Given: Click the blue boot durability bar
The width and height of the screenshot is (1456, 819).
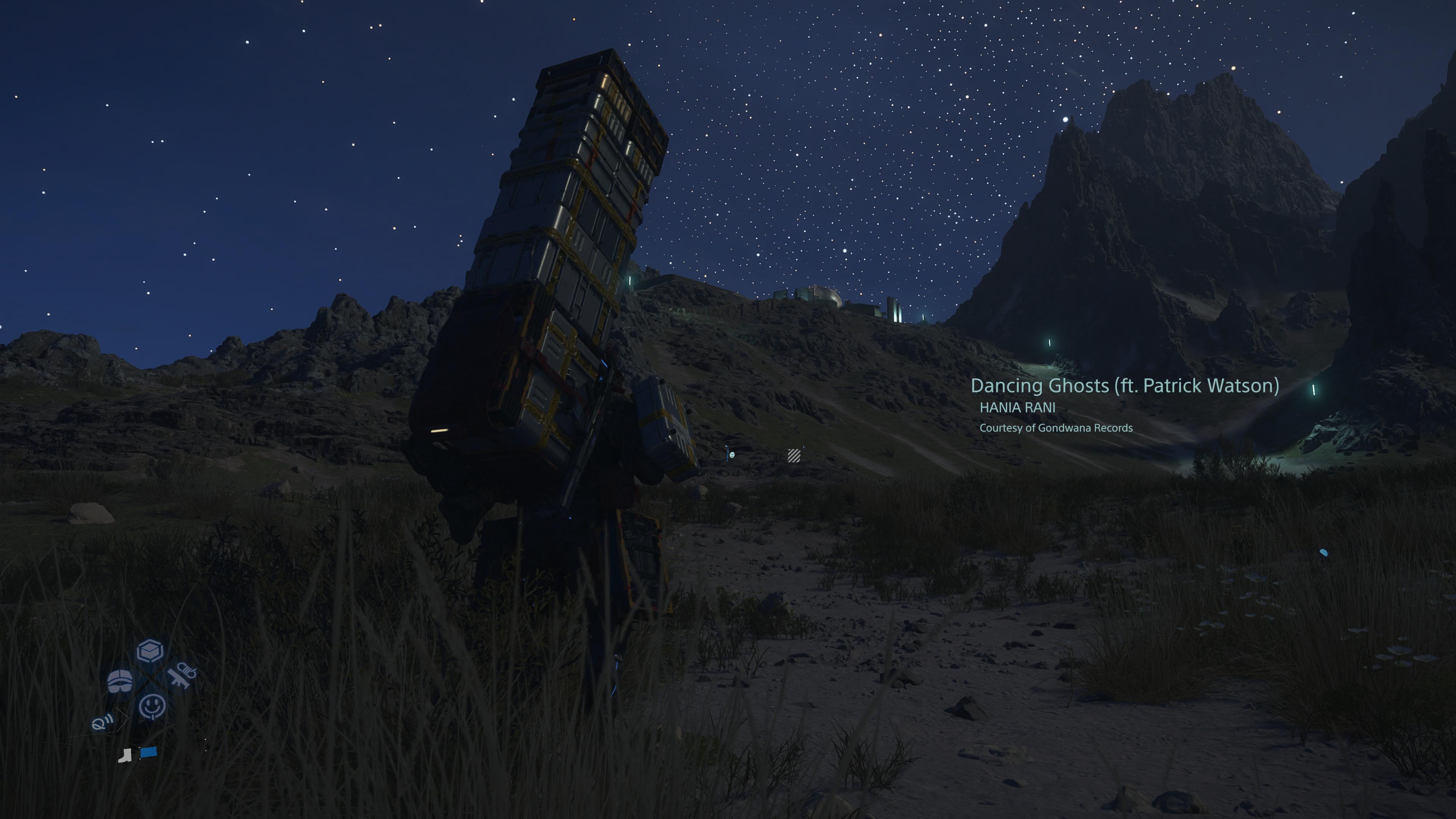Looking at the screenshot, I should point(148,752).
